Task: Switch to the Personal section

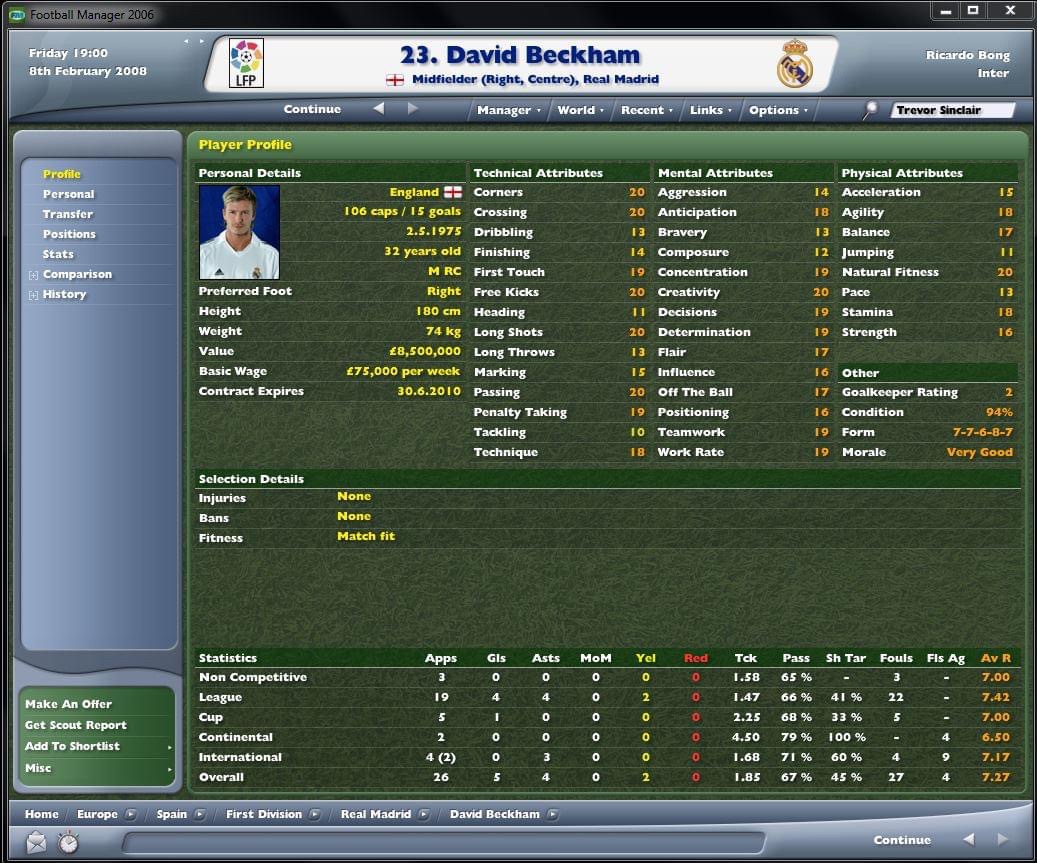Action: pyautogui.click(x=68, y=194)
